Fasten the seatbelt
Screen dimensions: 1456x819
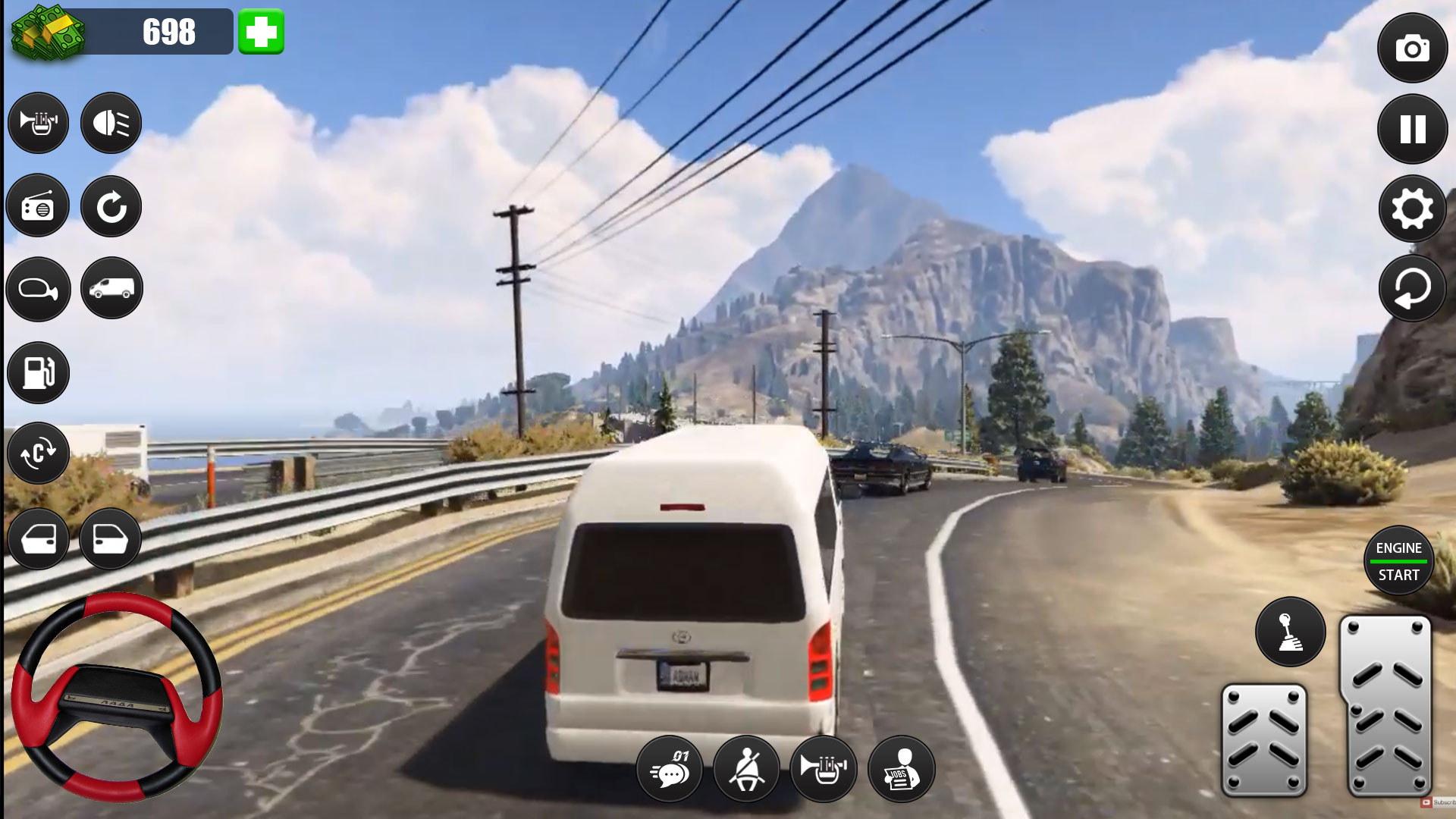(x=748, y=769)
